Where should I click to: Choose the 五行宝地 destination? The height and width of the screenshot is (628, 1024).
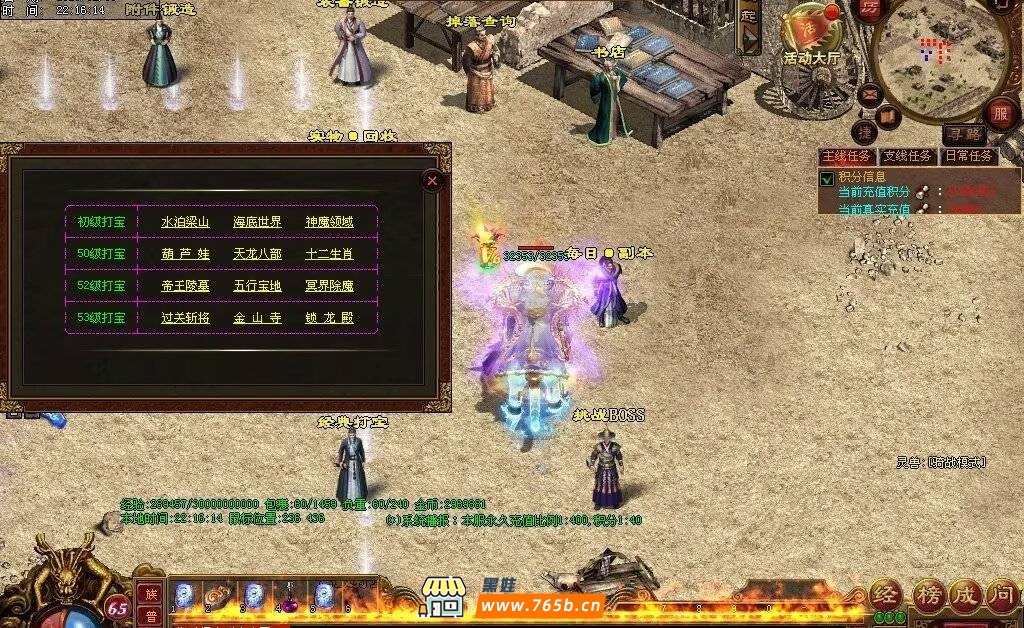point(257,286)
